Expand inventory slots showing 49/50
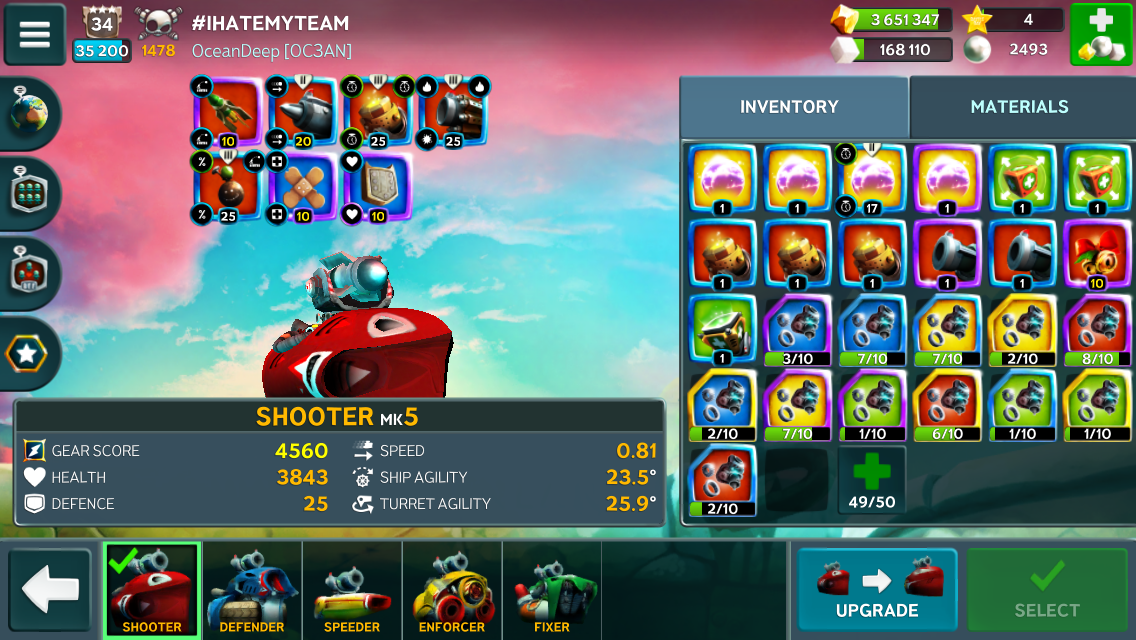This screenshot has height=640, width=1136. pos(871,481)
